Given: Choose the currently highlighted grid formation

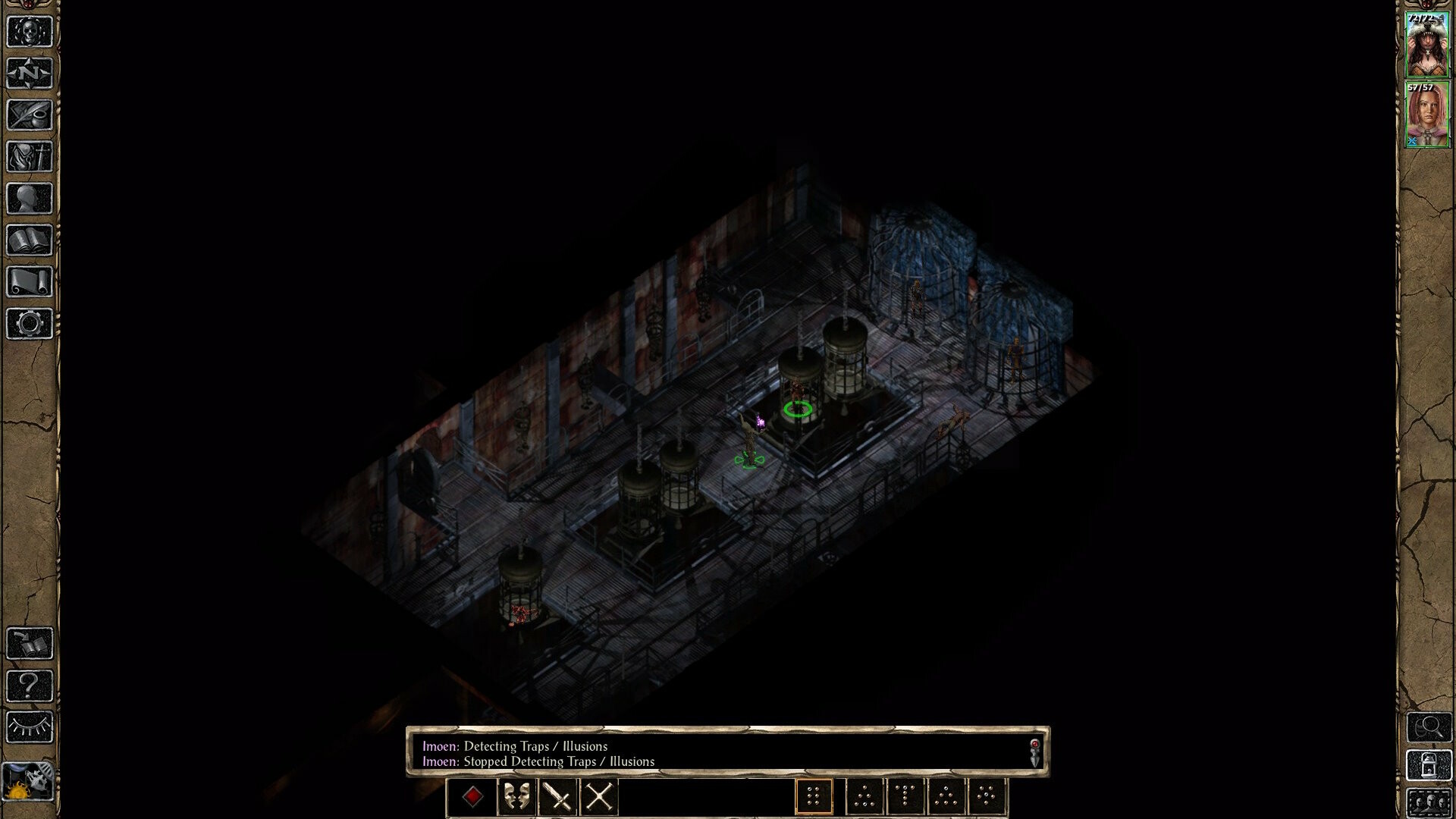Looking at the screenshot, I should tap(816, 797).
